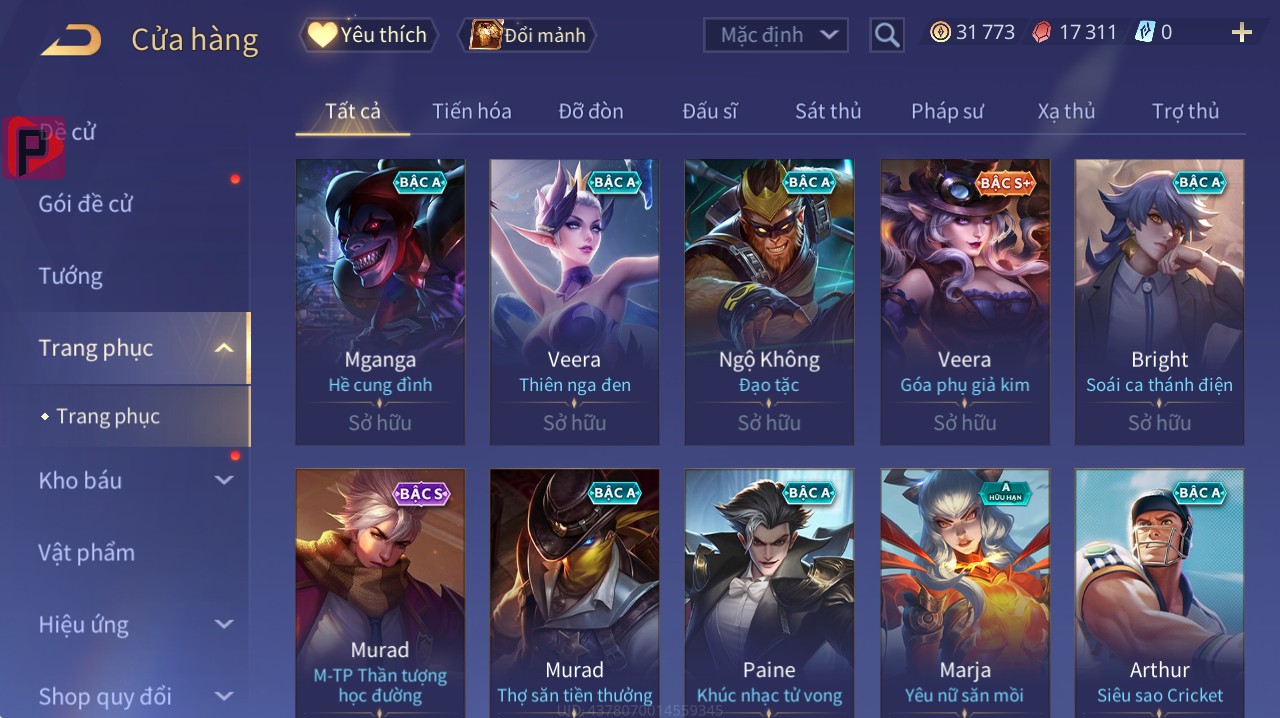The height and width of the screenshot is (718, 1280).
Task: Go back using the return arrow
Action: [71, 41]
